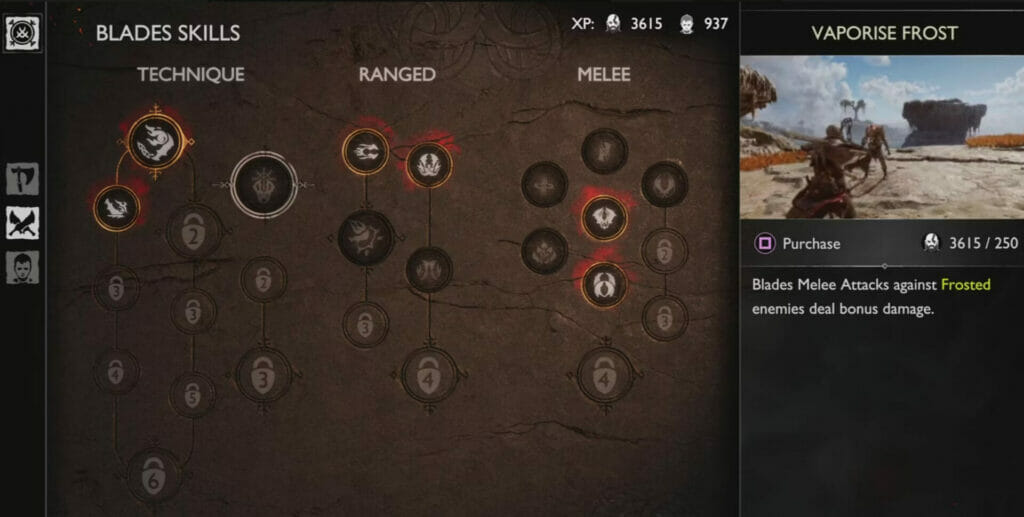
Task: Select the locked level 3 Ranged skill
Action: tap(365, 325)
